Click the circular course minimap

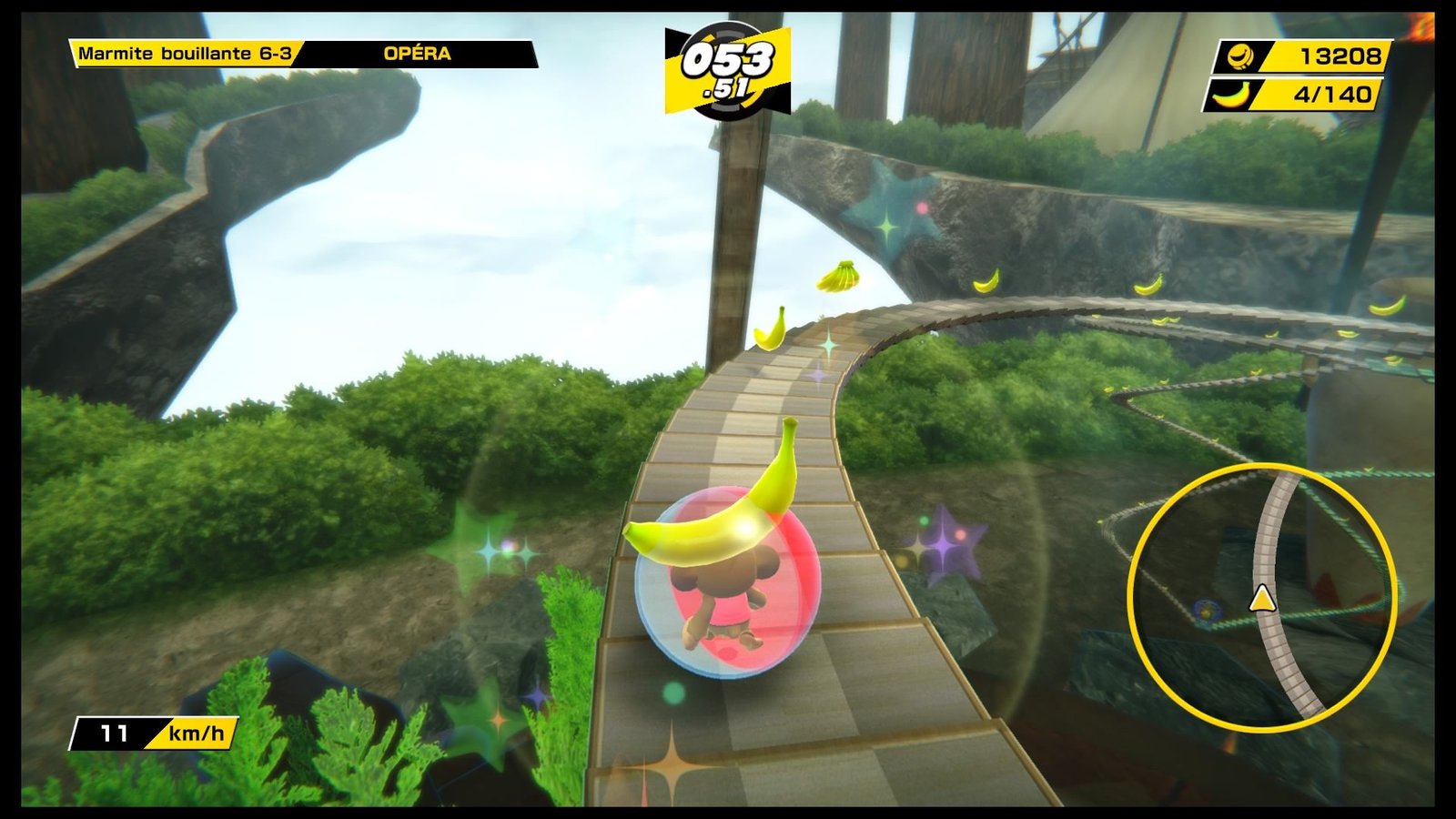(x=1262, y=596)
